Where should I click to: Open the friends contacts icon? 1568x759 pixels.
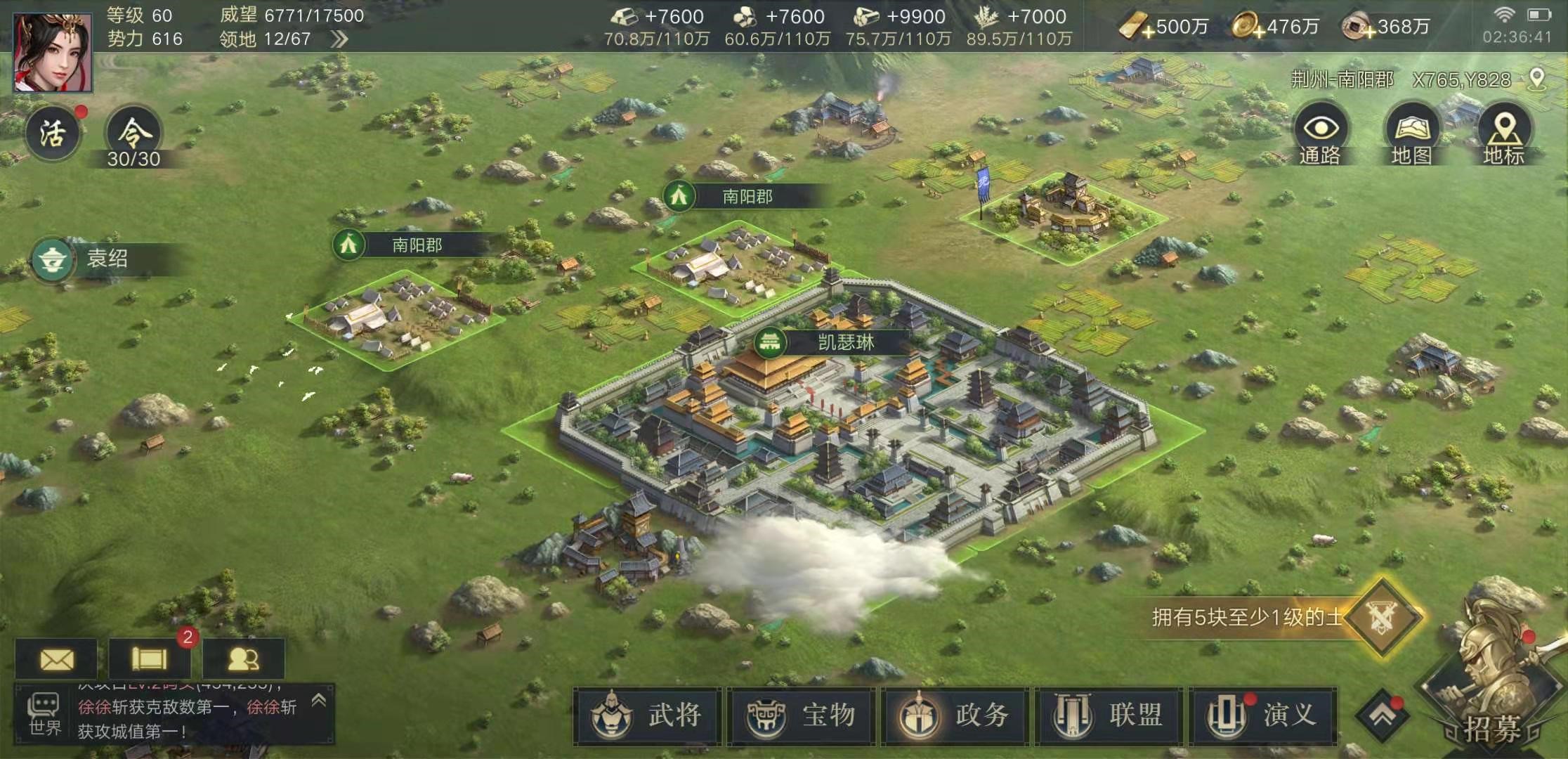pyautogui.click(x=243, y=659)
